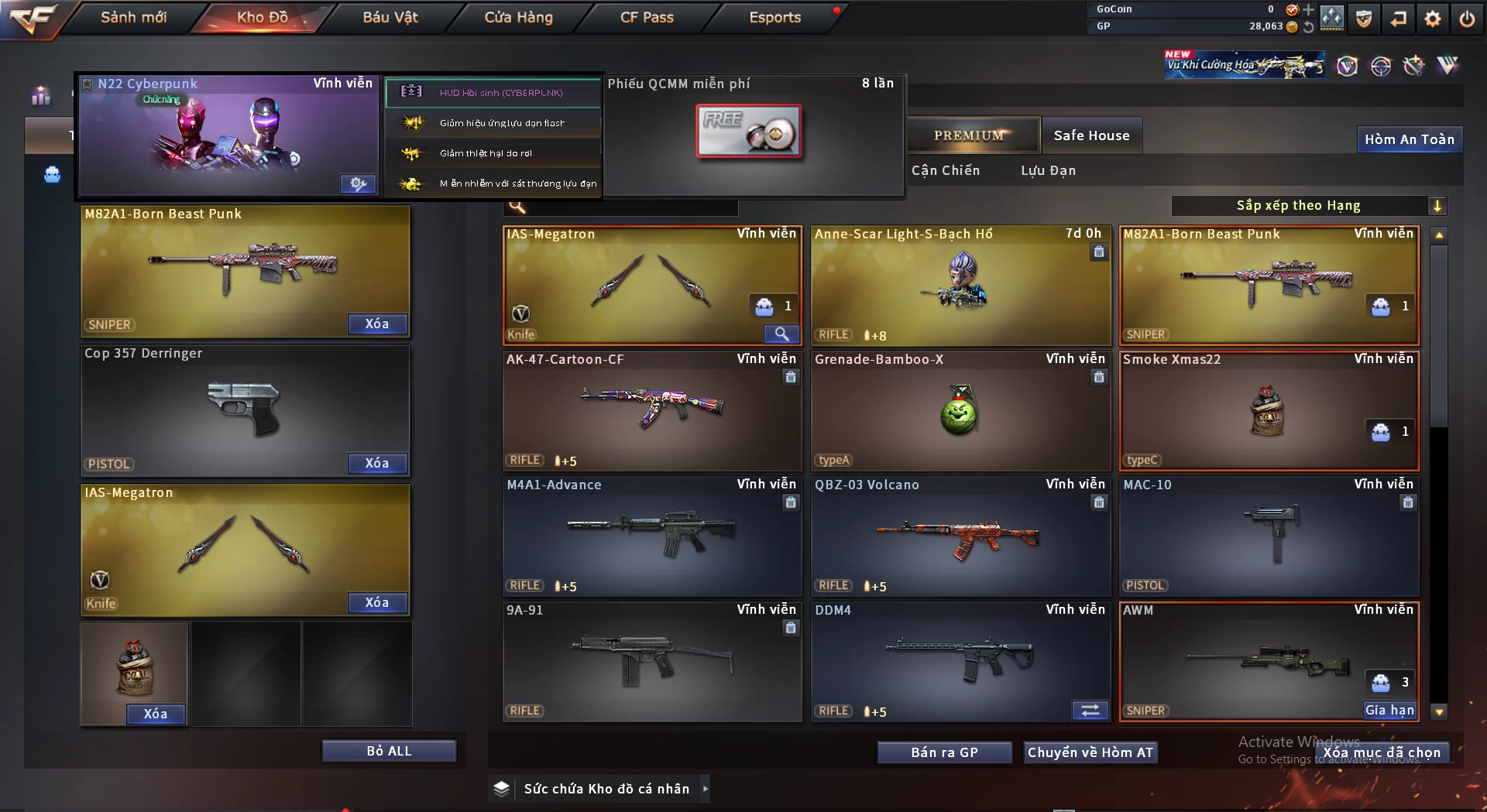Open the gear settings icon
Image resolution: width=1487 pixels, height=812 pixels.
pos(1433,19)
